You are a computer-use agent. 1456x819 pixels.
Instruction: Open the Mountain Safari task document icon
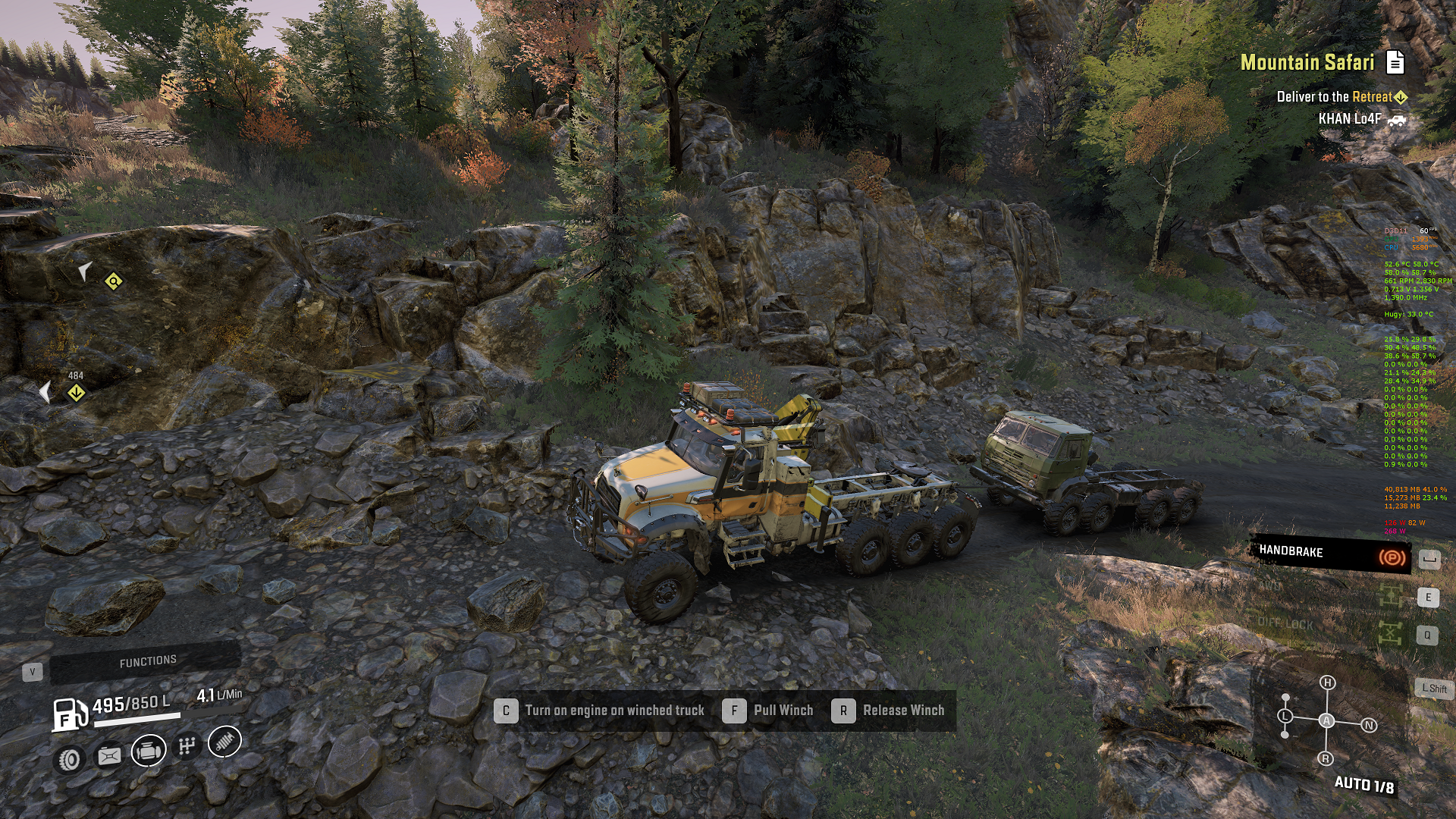[x=1395, y=62]
